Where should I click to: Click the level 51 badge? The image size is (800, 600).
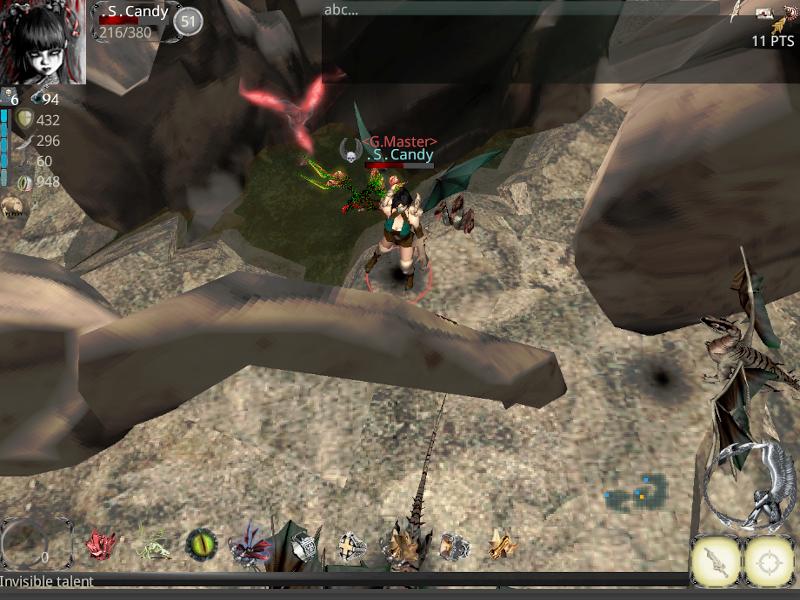(188, 21)
